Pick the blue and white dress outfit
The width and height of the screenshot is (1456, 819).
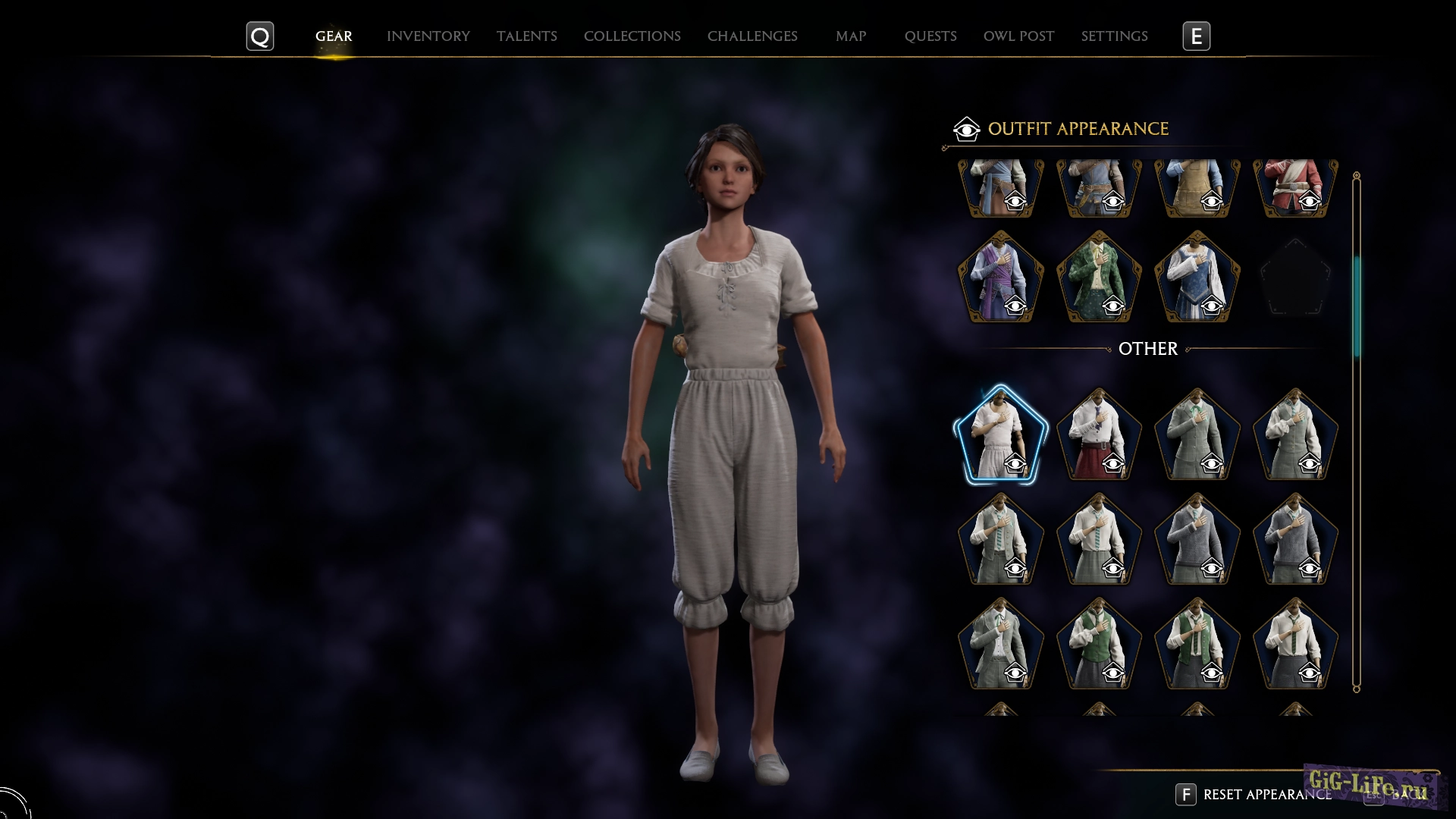pos(1197,278)
